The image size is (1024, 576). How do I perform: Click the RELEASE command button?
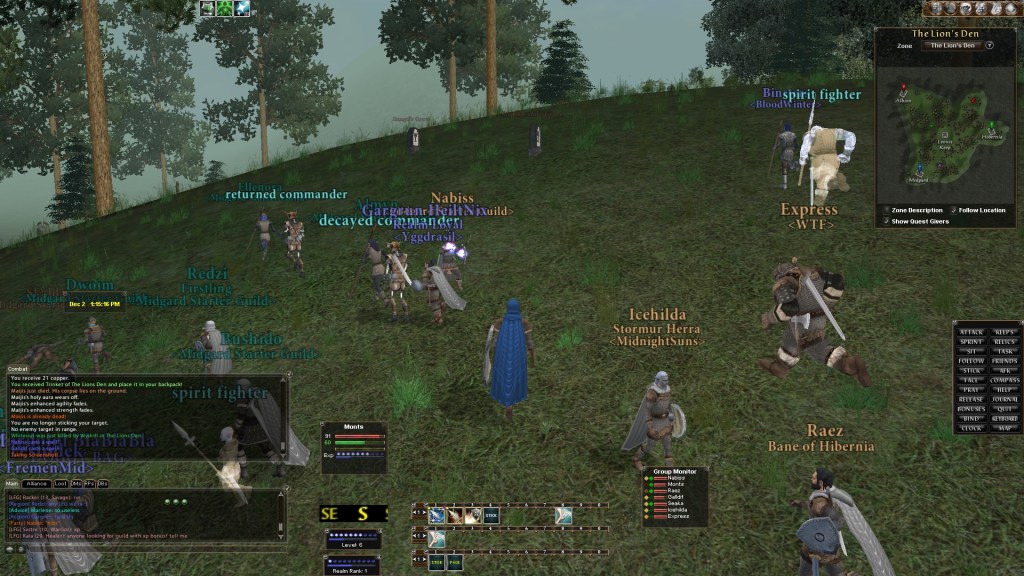(x=971, y=399)
